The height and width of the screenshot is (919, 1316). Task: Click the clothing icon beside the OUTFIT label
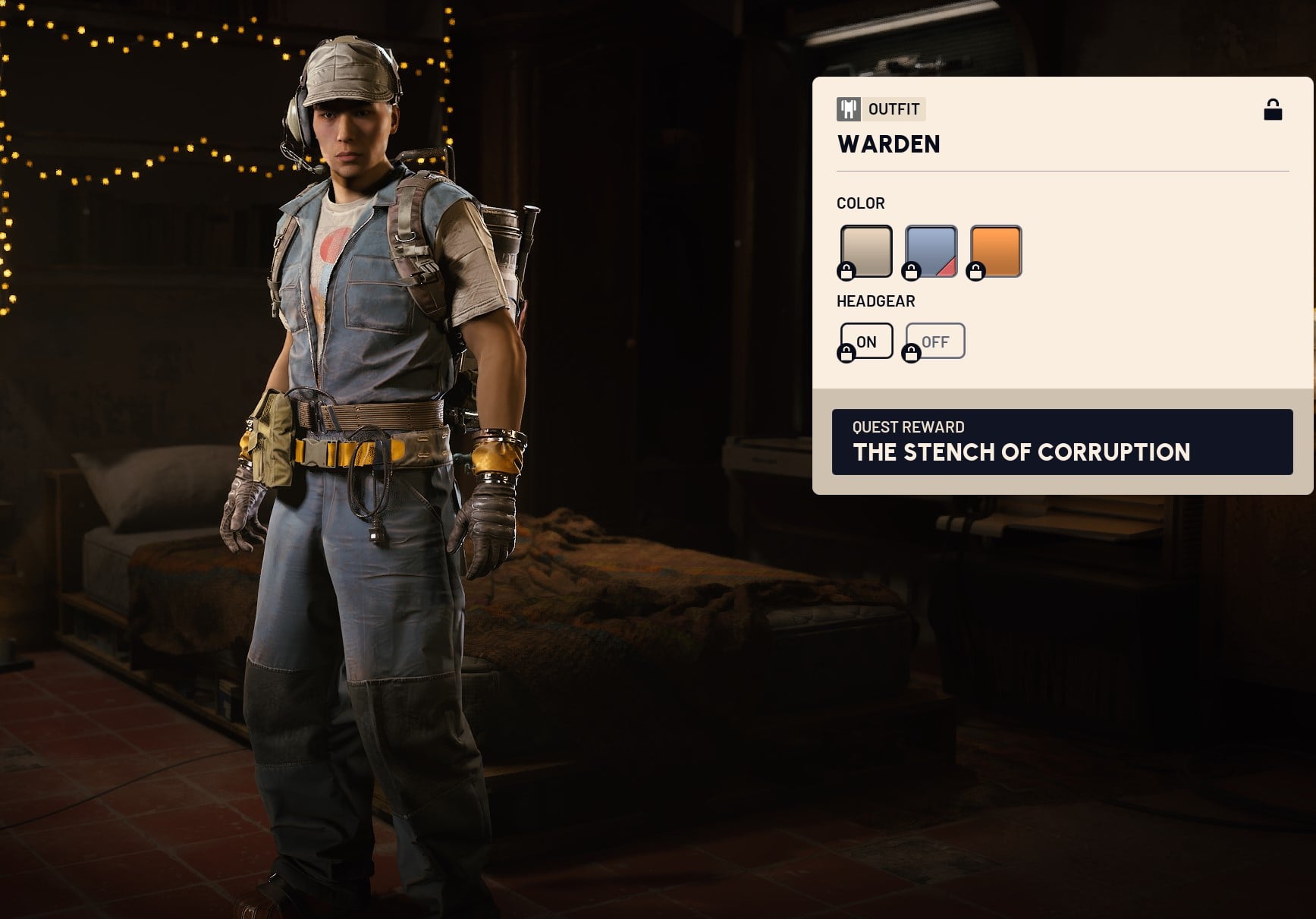[847, 109]
